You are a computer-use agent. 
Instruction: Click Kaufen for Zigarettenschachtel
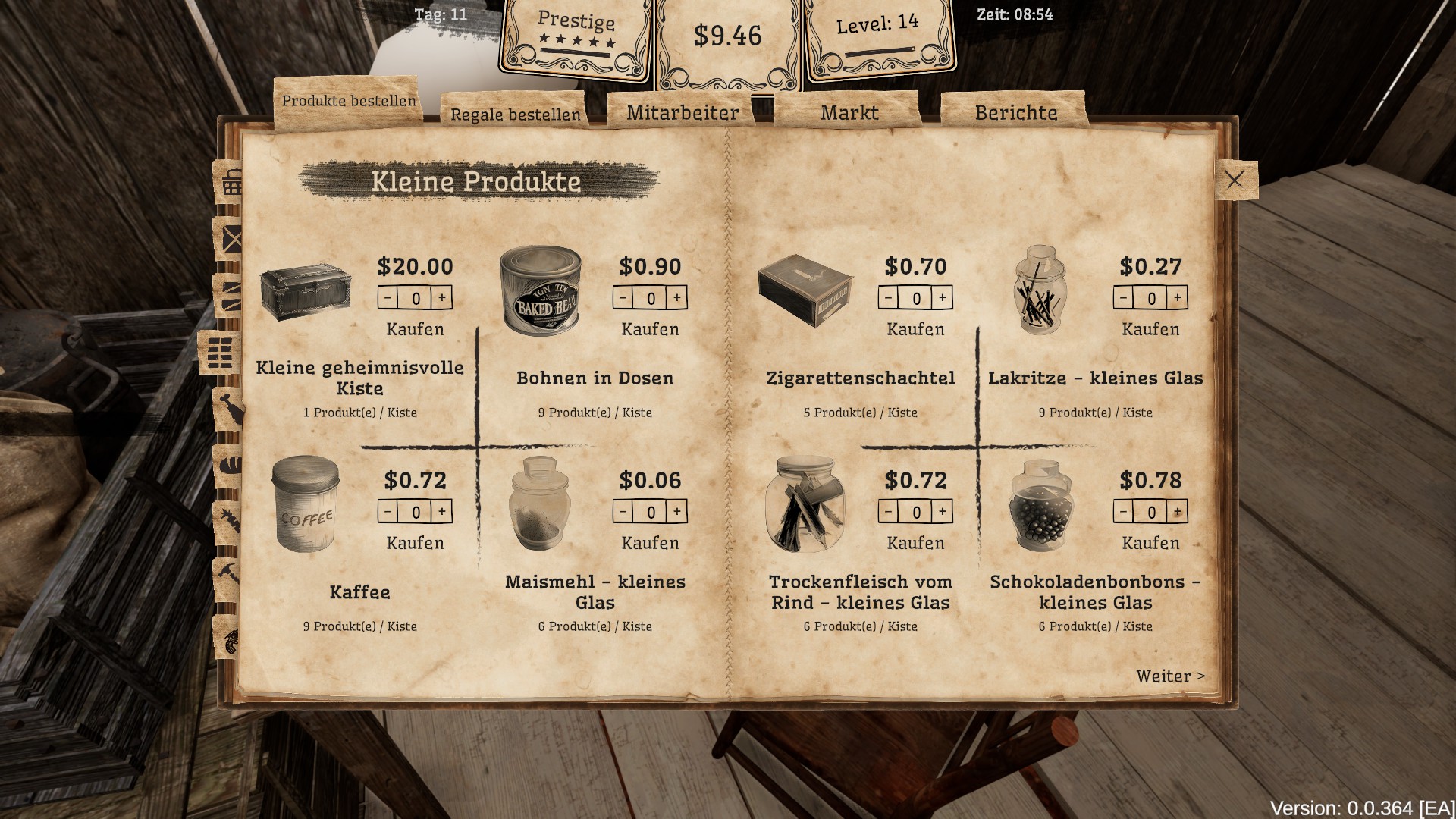click(x=915, y=329)
